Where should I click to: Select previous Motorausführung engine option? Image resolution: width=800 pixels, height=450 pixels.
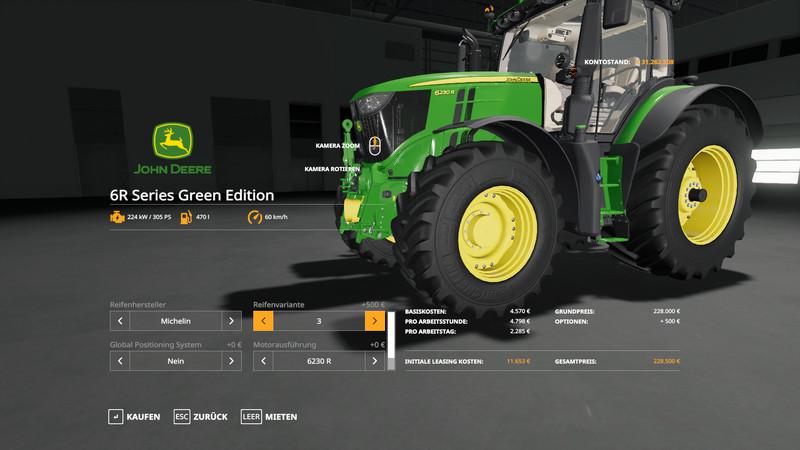(264, 361)
